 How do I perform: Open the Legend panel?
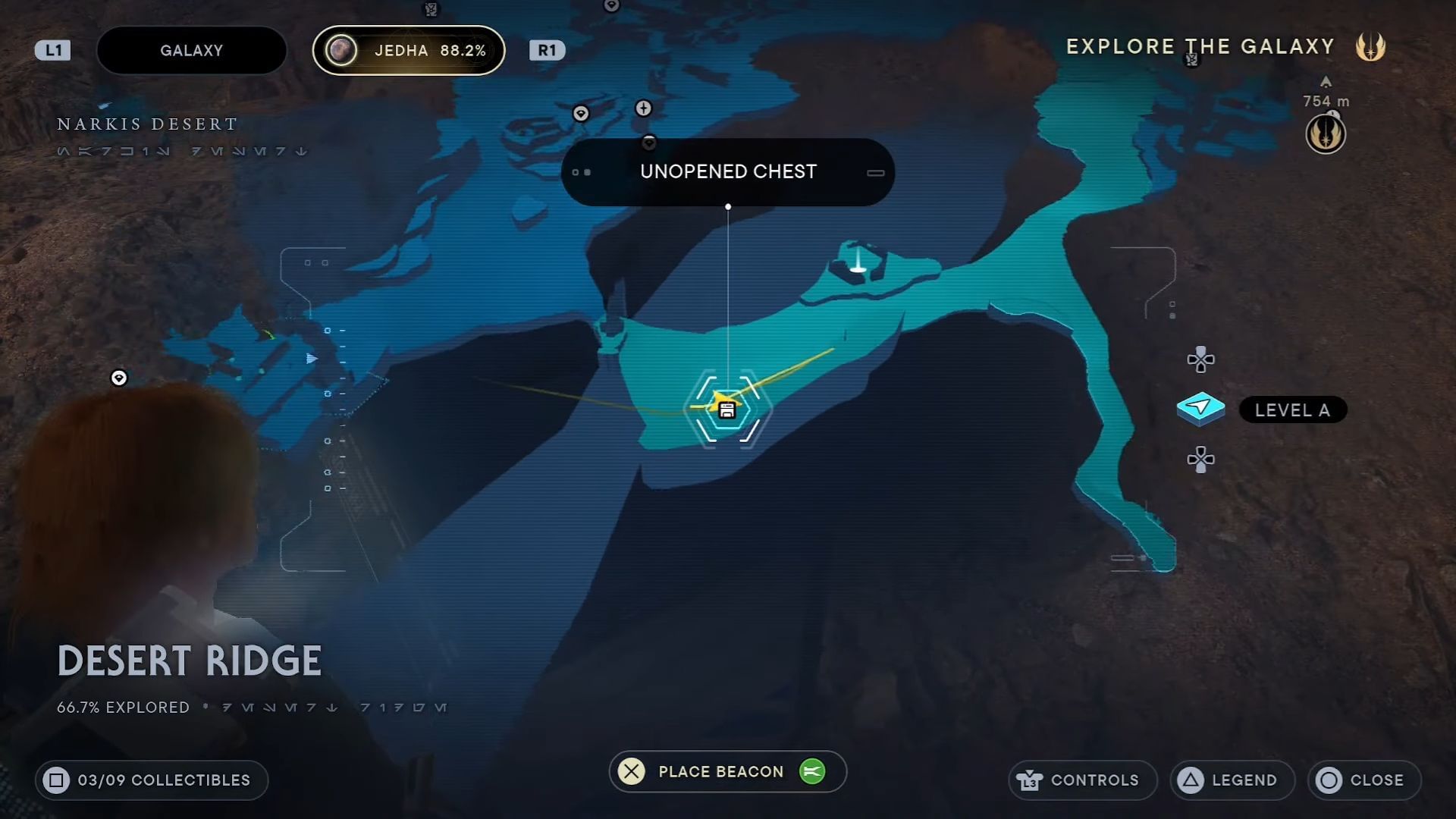[x=1232, y=780]
